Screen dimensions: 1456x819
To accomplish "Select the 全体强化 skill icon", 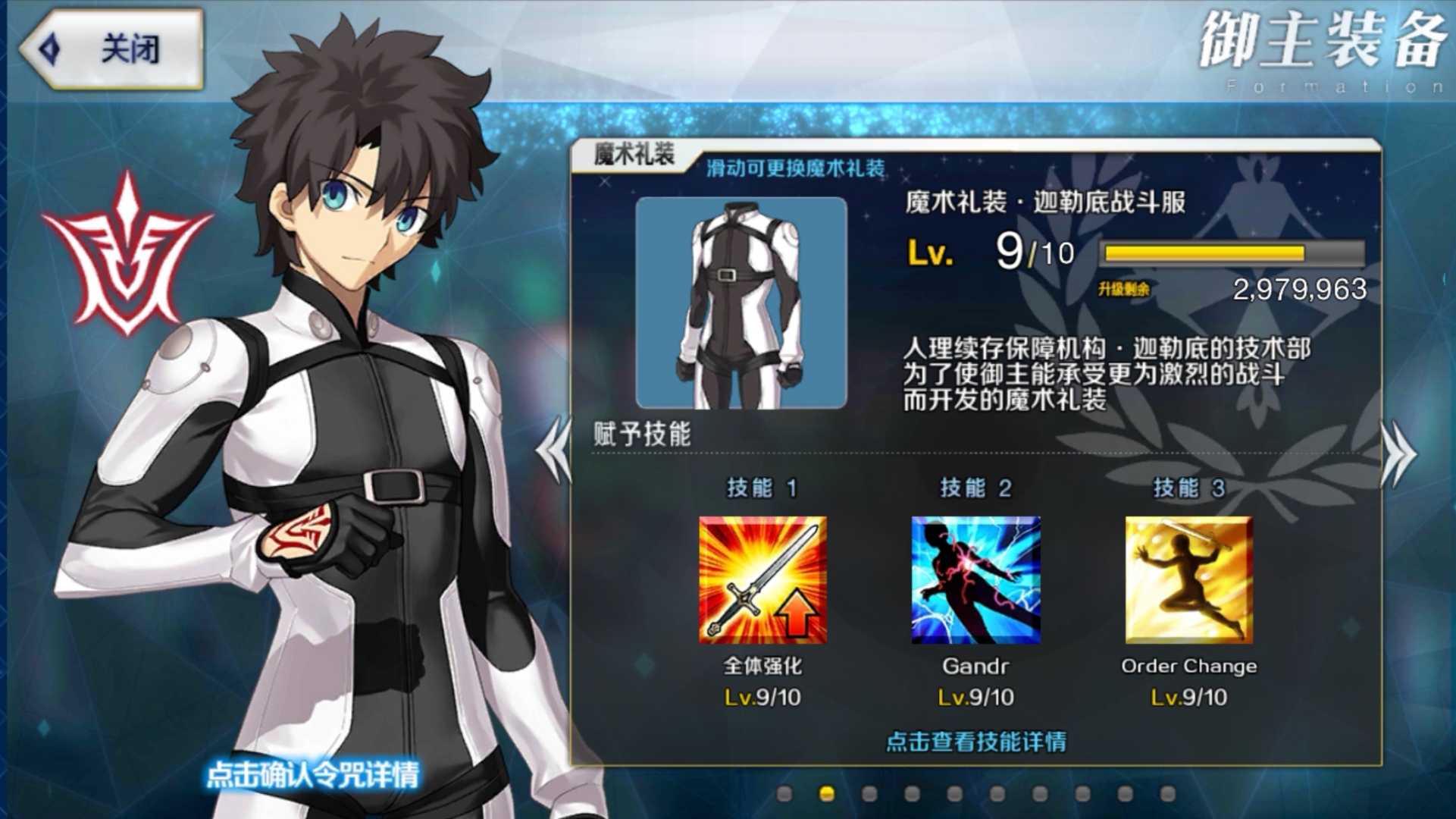I will coord(762,580).
